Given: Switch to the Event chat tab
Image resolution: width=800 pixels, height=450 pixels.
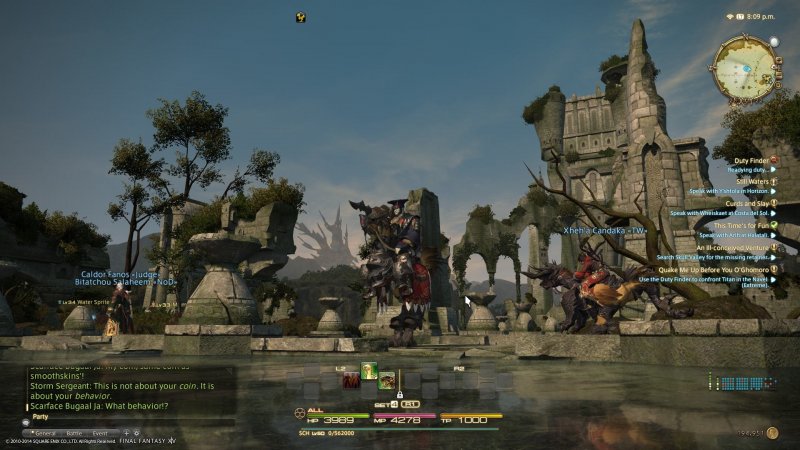Looking at the screenshot, I should pyautogui.click(x=100, y=433).
